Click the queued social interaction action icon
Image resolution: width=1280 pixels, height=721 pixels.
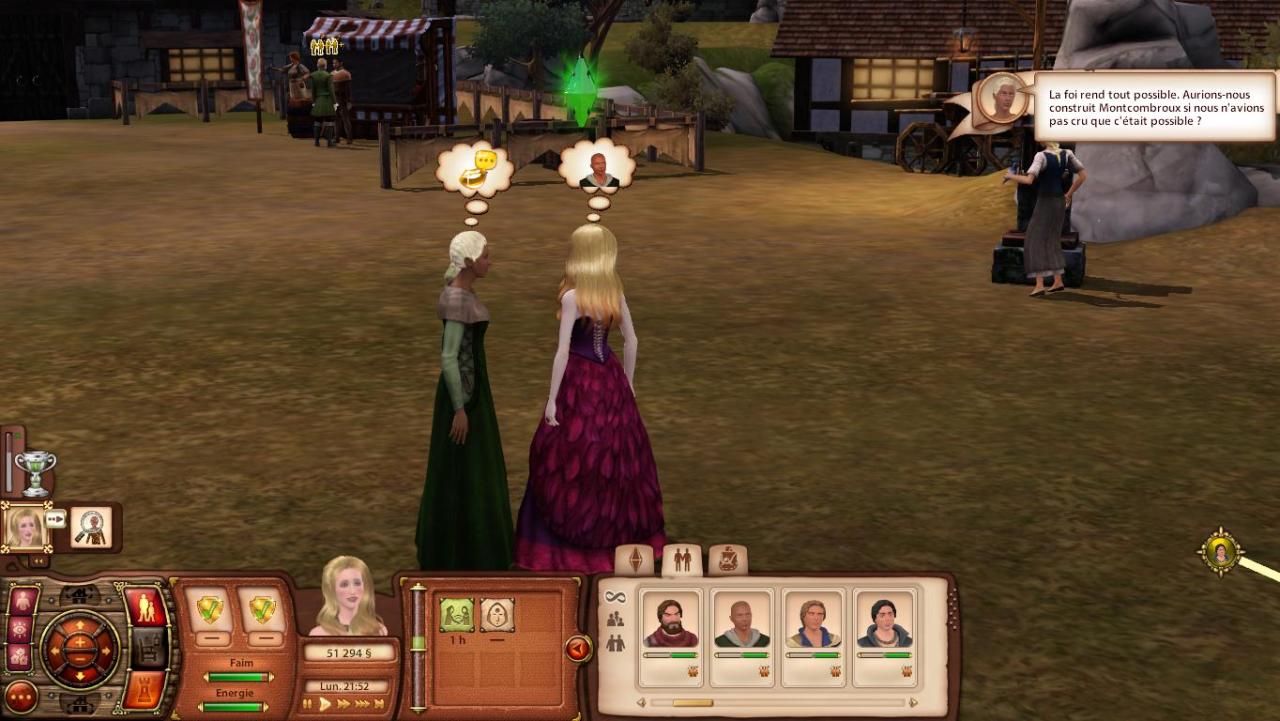457,614
